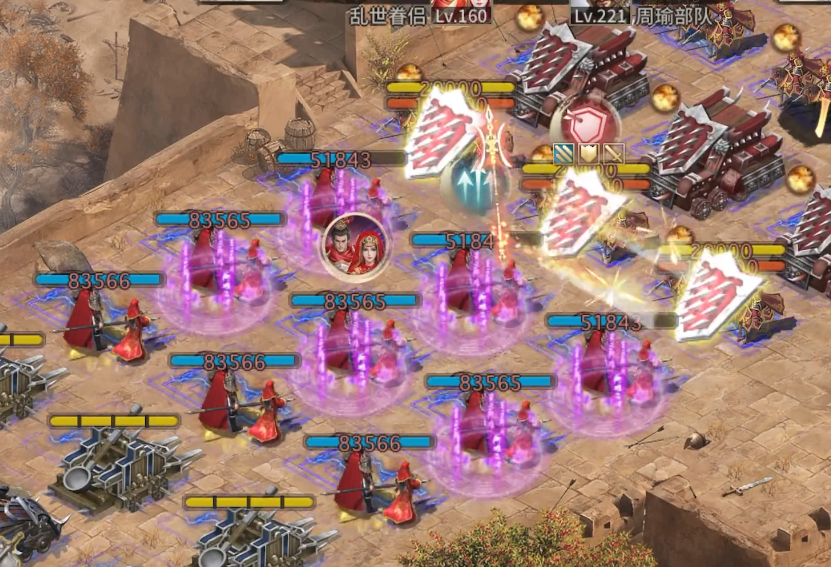Screen dimensions: 831x567
Task: Inspect the golden shield status icon
Action: point(590,153)
